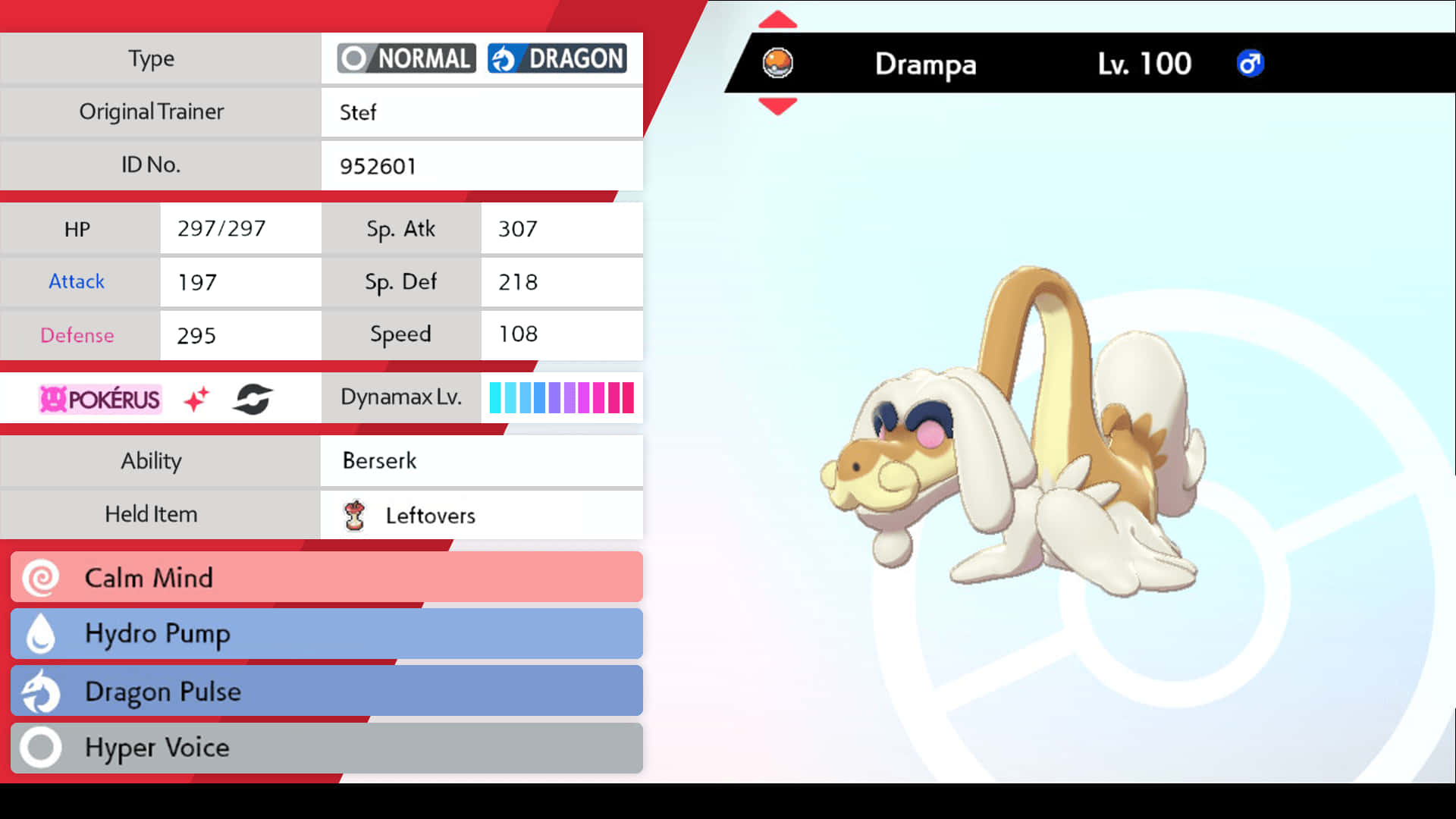This screenshot has height=819, width=1456.
Task: Click the Hyper Voice normal type icon
Action: coord(41,748)
